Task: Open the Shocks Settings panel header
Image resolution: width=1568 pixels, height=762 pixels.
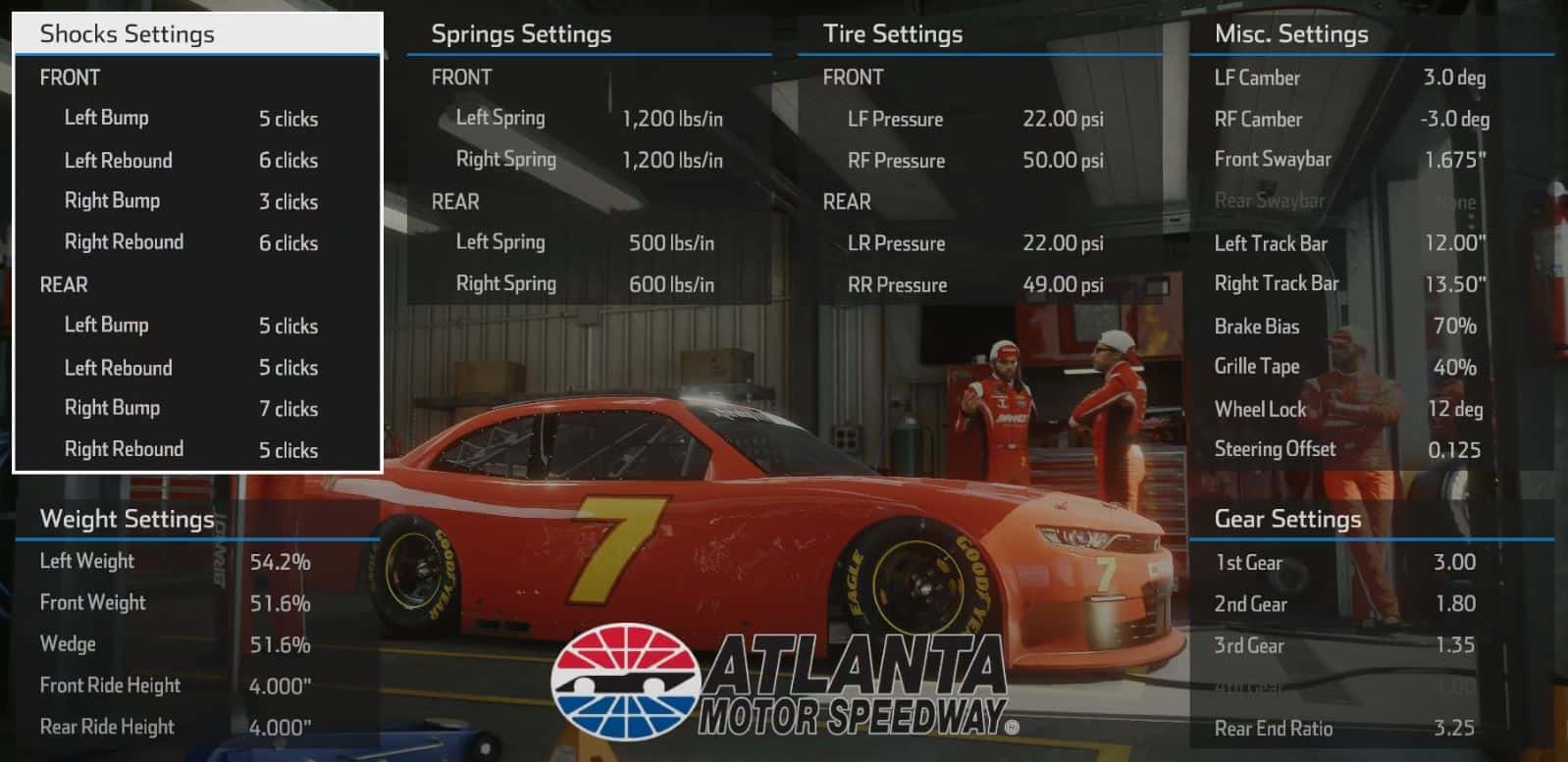Action: coord(127,33)
